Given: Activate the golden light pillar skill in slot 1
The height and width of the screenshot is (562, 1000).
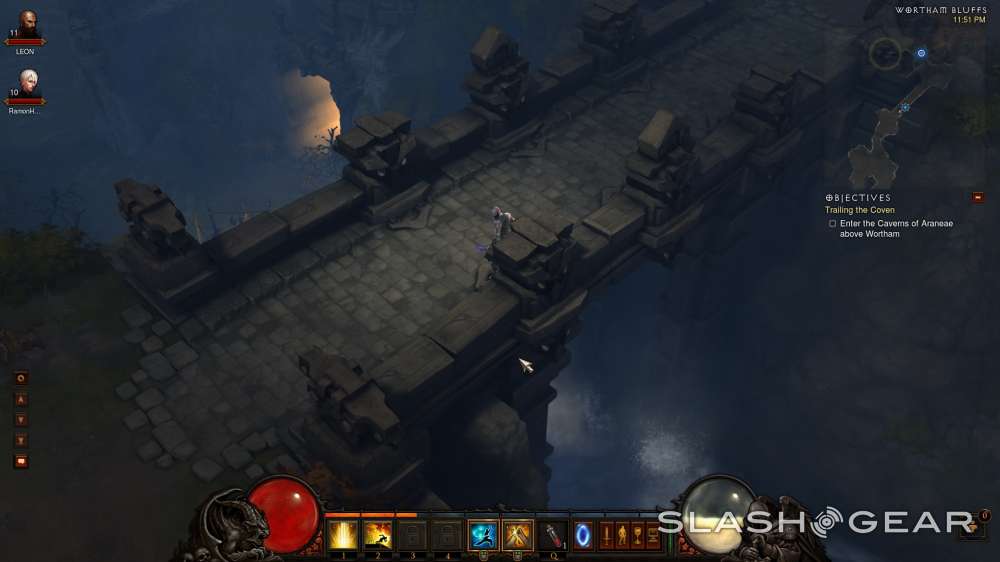Looking at the screenshot, I should [x=343, y=535].
